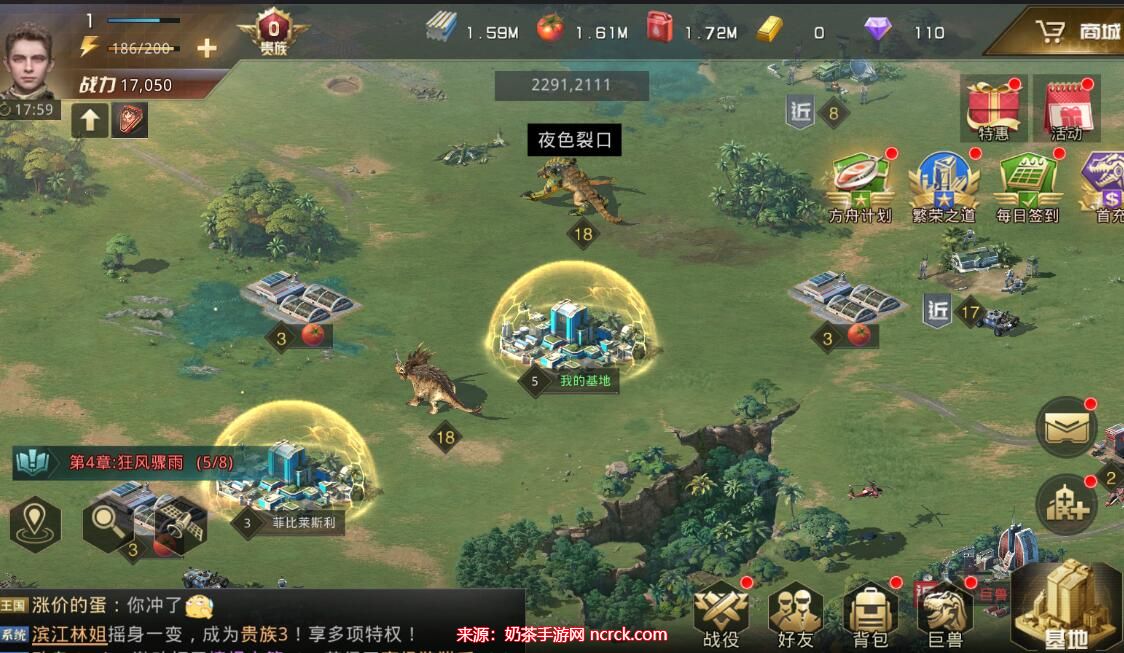This screenshot has width=1124, height=653.
Task: Click the player avatar portrait
Action: point(33,60)
